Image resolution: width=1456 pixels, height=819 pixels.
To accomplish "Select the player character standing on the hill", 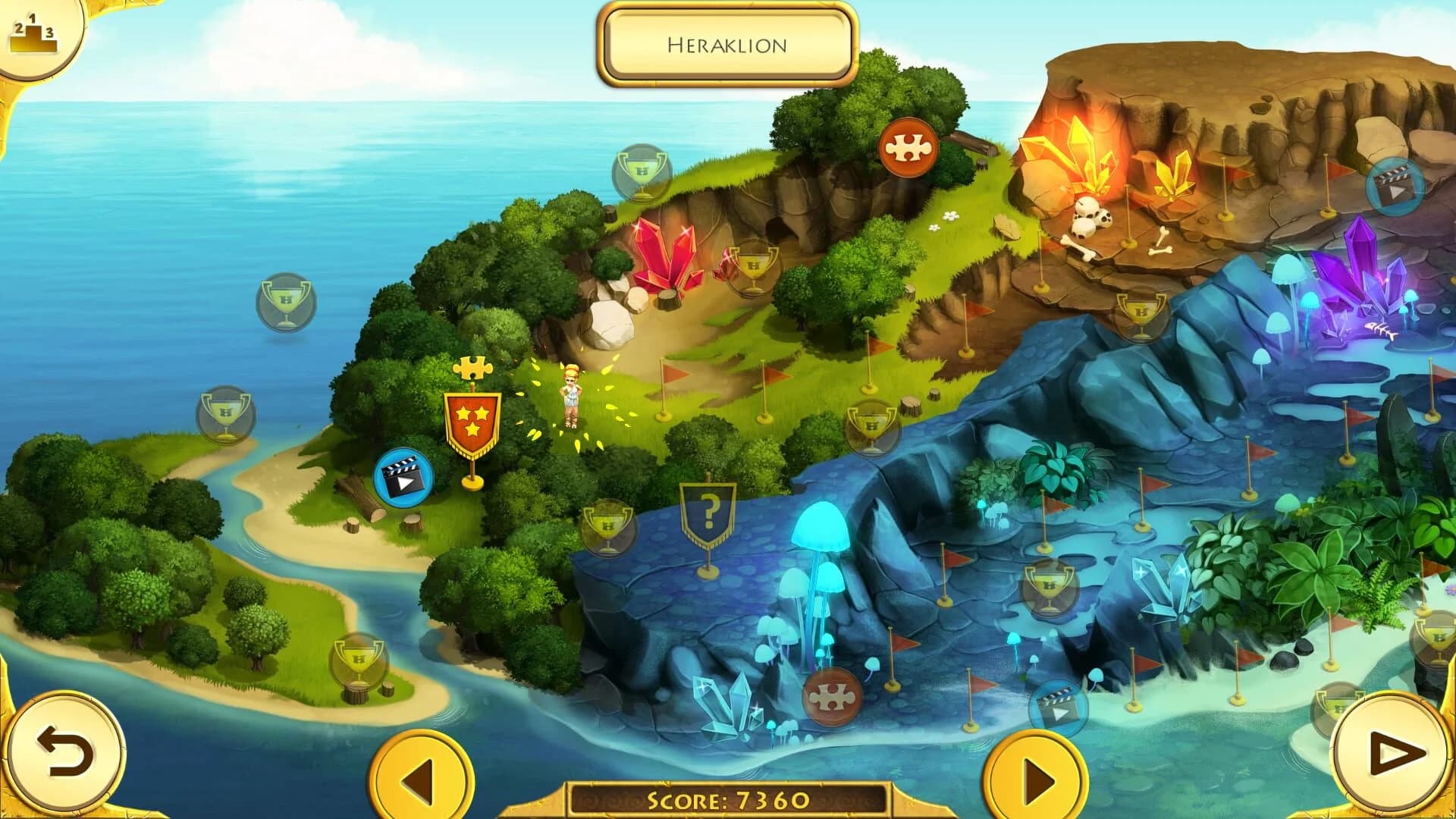I will [570, 398].
